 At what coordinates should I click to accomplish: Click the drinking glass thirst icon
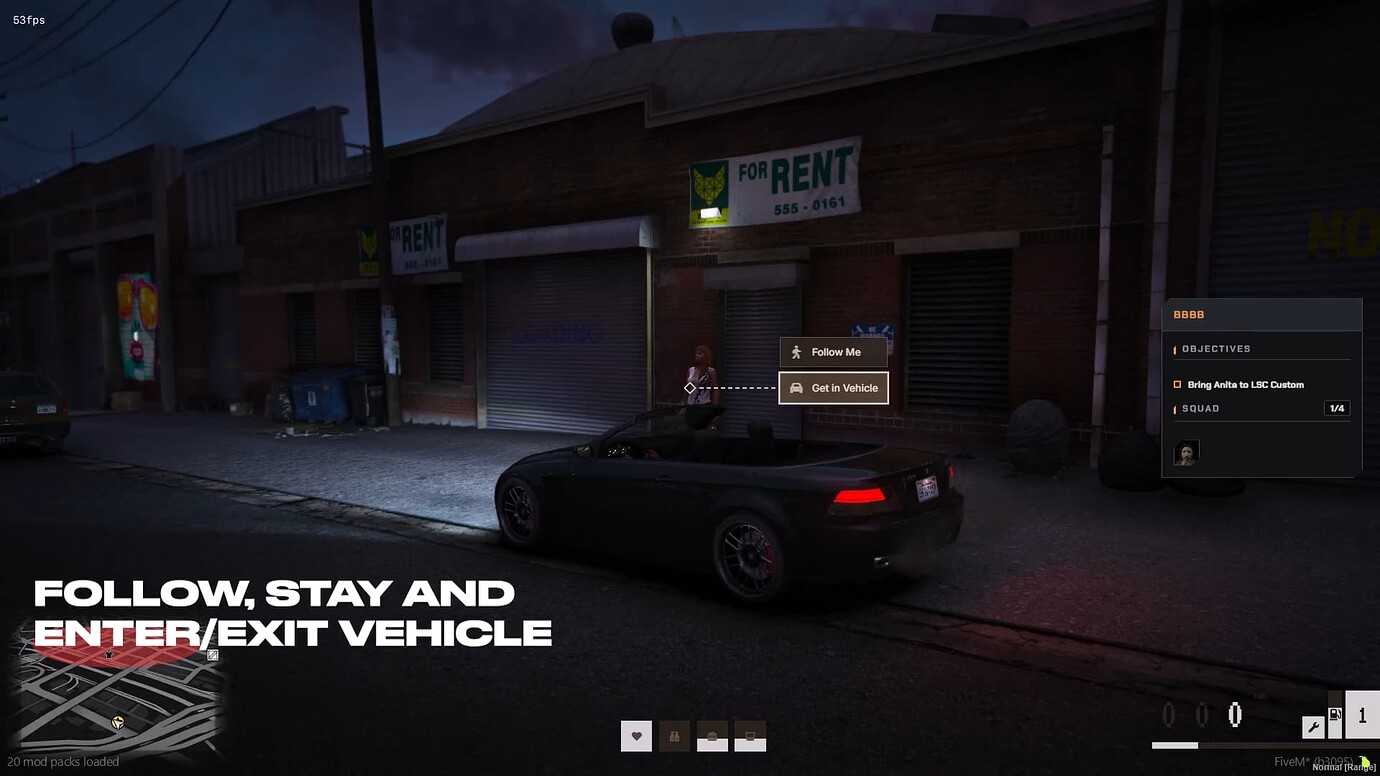750,737
